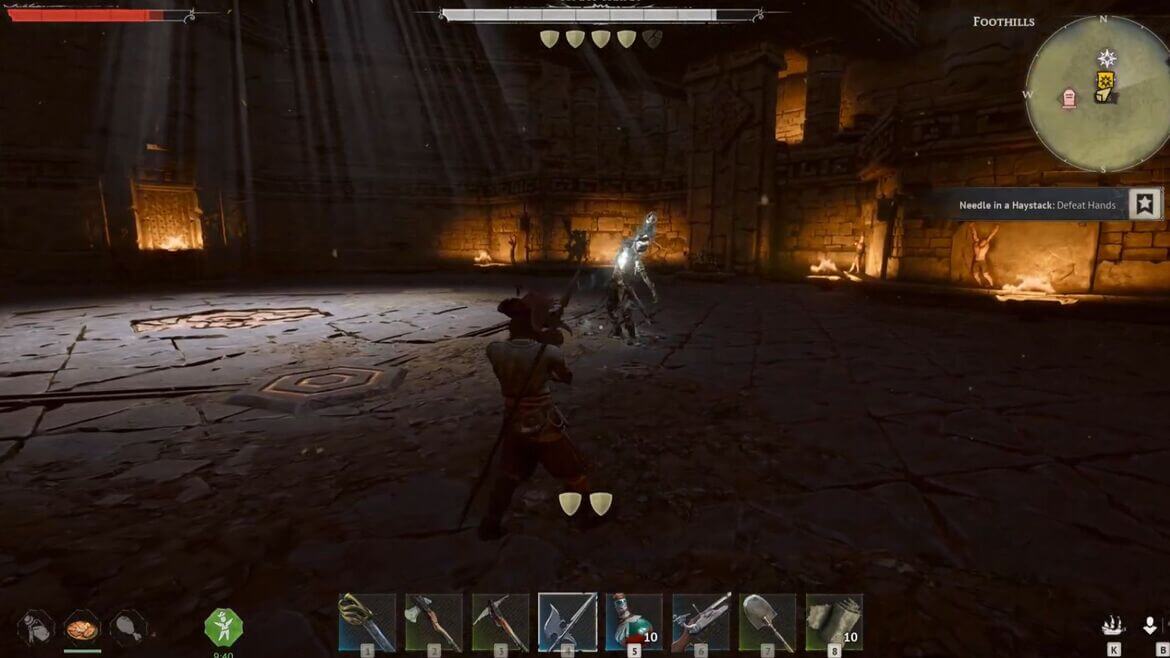Select the shovel hotbar slot

(x=768, y=622)
